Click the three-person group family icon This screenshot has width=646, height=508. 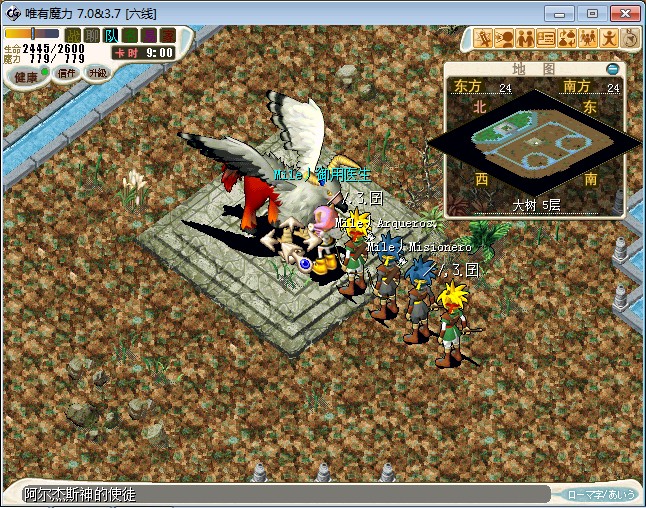pos(589,38)
